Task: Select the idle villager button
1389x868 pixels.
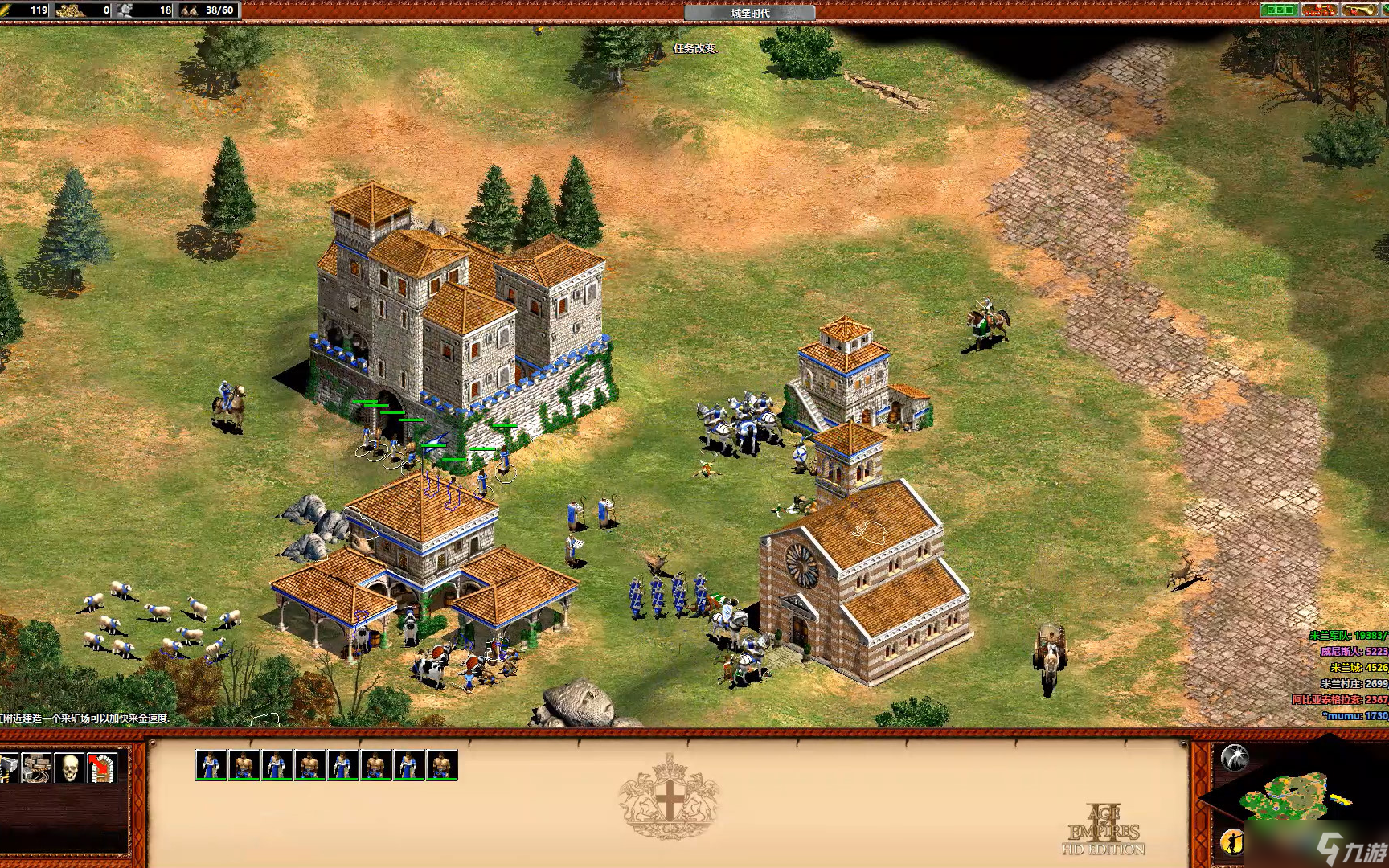Action: [x=1231, y=841]
